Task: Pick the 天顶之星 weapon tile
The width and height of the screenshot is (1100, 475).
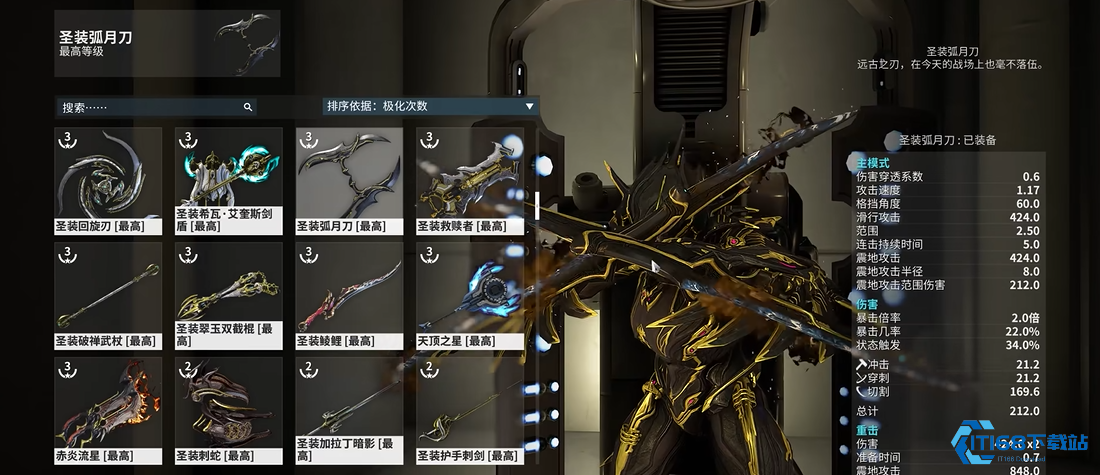Action: coord(470,294)
